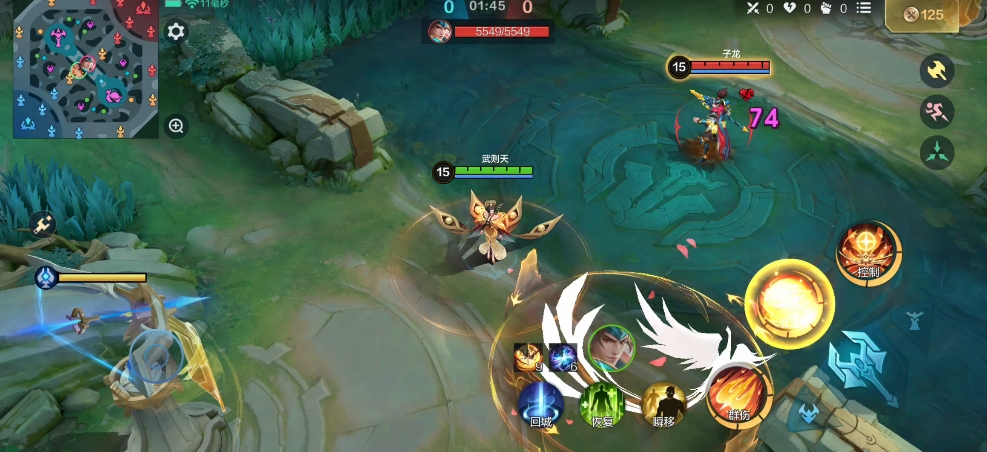Screen dimensions: 987x452
Task: Open the settings gear beside the minimap
Action: pos(176,32)
